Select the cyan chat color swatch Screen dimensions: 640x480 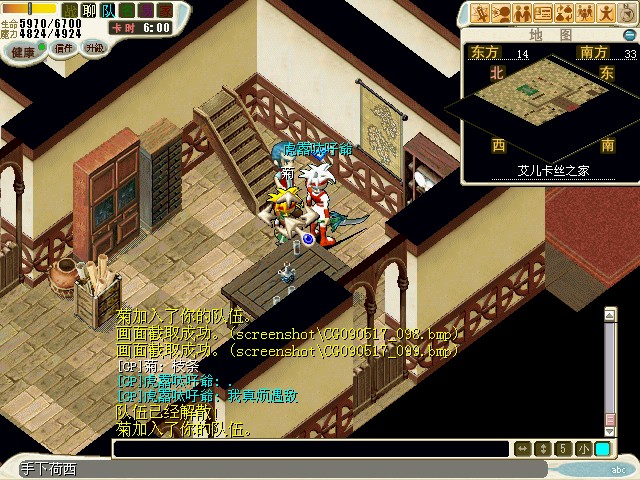(x=602, y=449)
